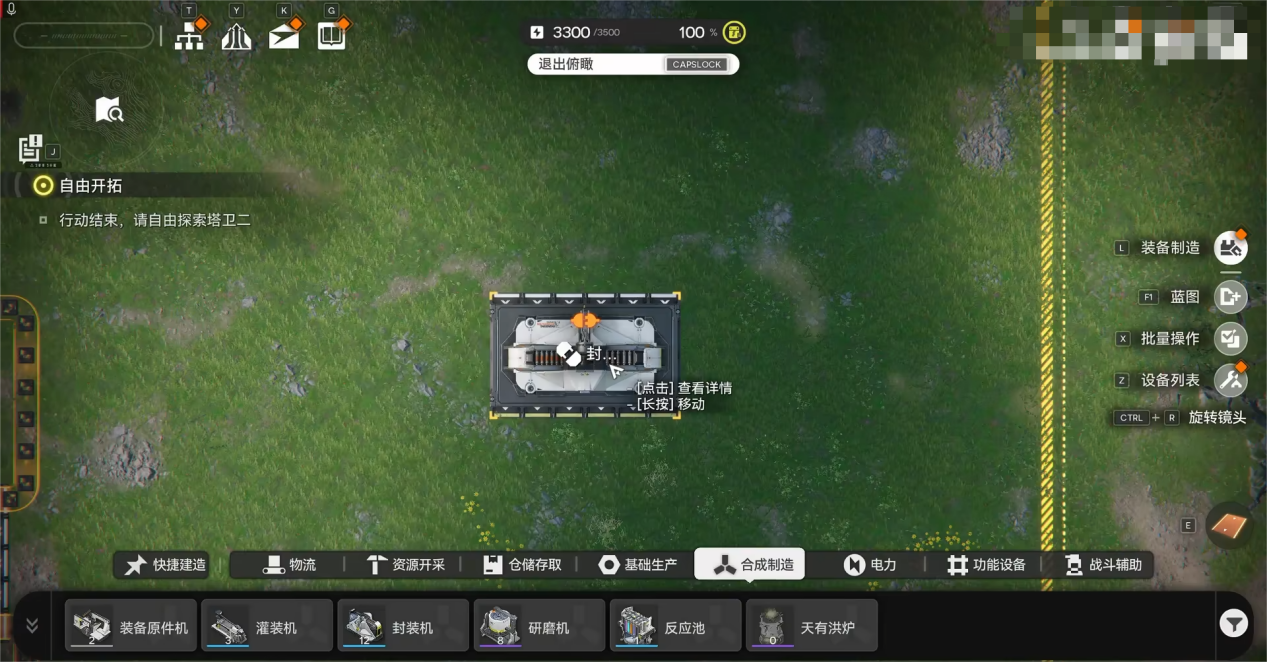Switch to the 战斗辅助 combat support tab

coord(1103,565)
